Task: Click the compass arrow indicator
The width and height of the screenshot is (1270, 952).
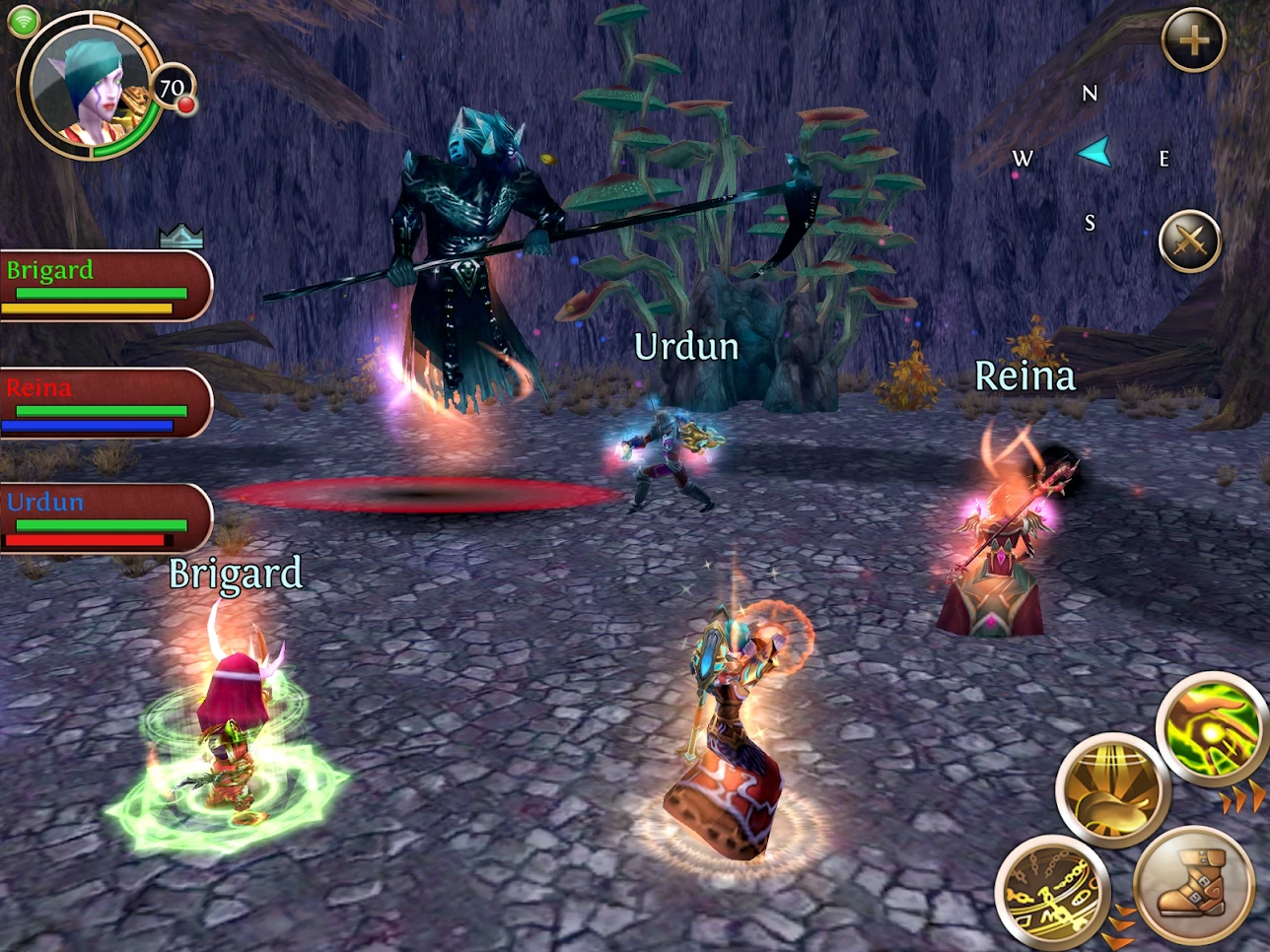Action: coord(1095,153)
